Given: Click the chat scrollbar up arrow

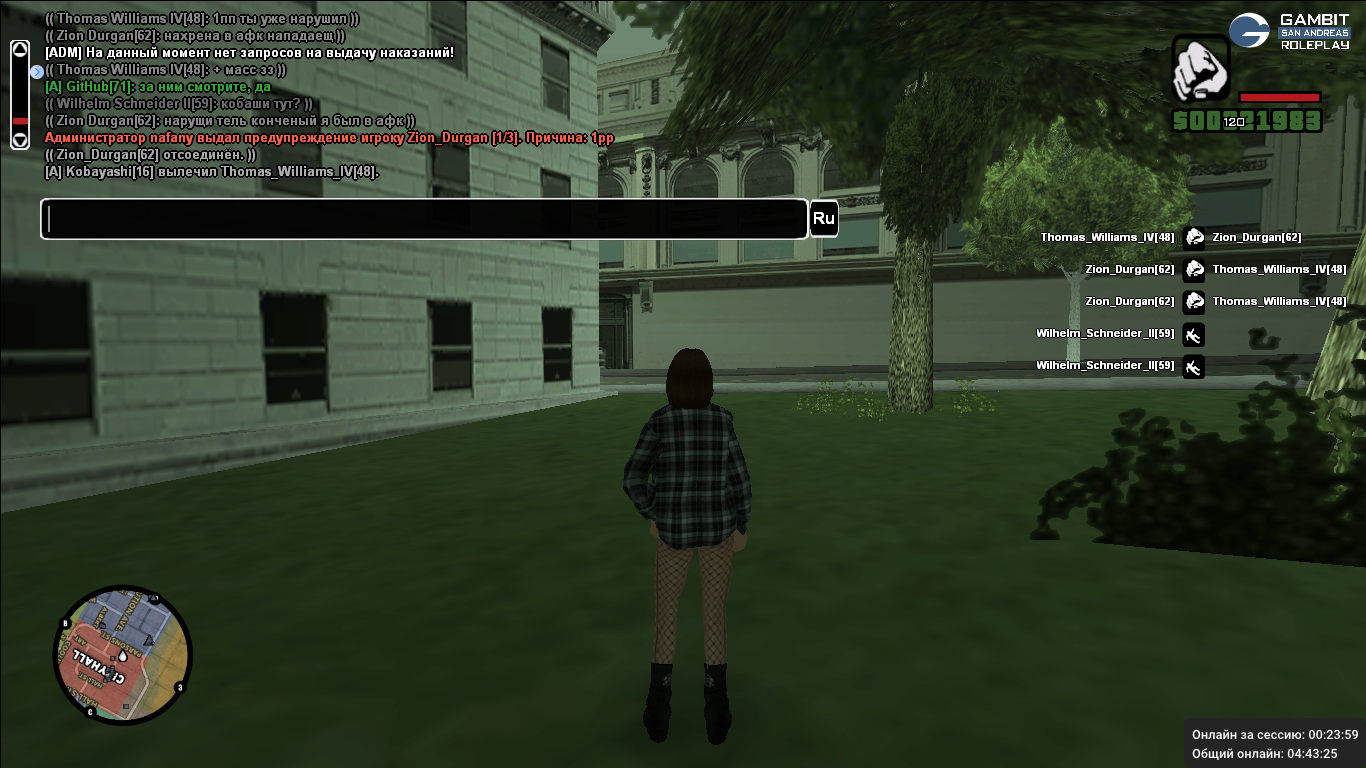Looking at the screenshot, I should [x=20, y=51].
